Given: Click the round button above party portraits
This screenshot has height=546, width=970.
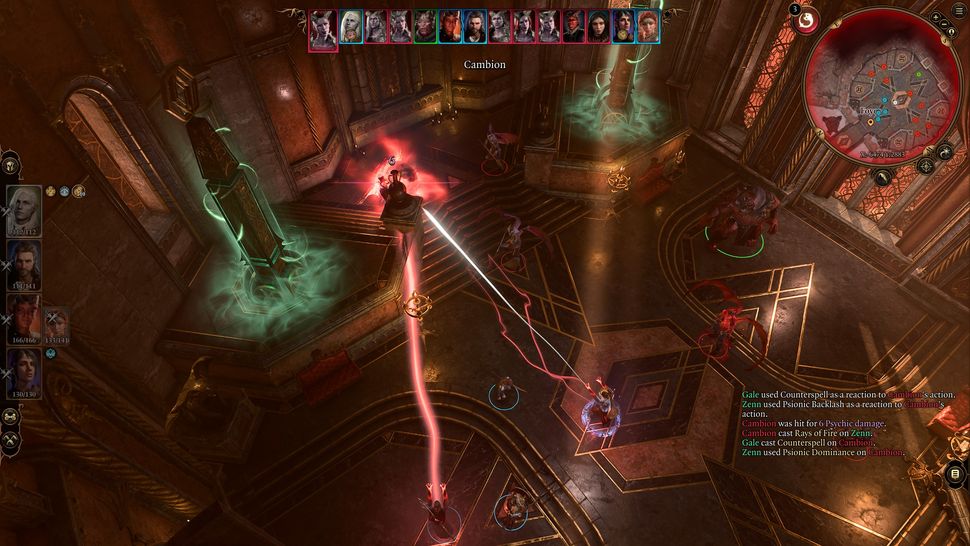Looking at the screenshot, I should point(11,166).
